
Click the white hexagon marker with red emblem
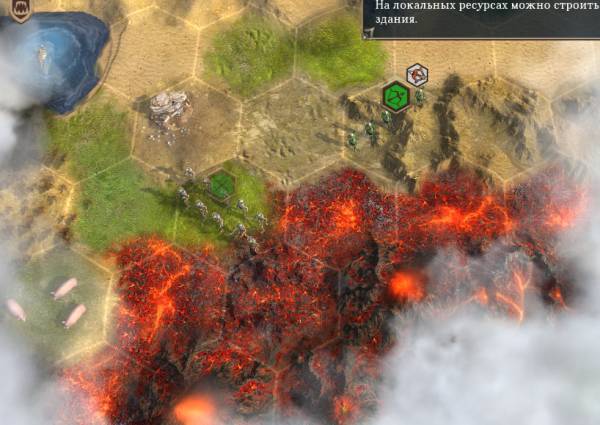(x=417, y=74)
